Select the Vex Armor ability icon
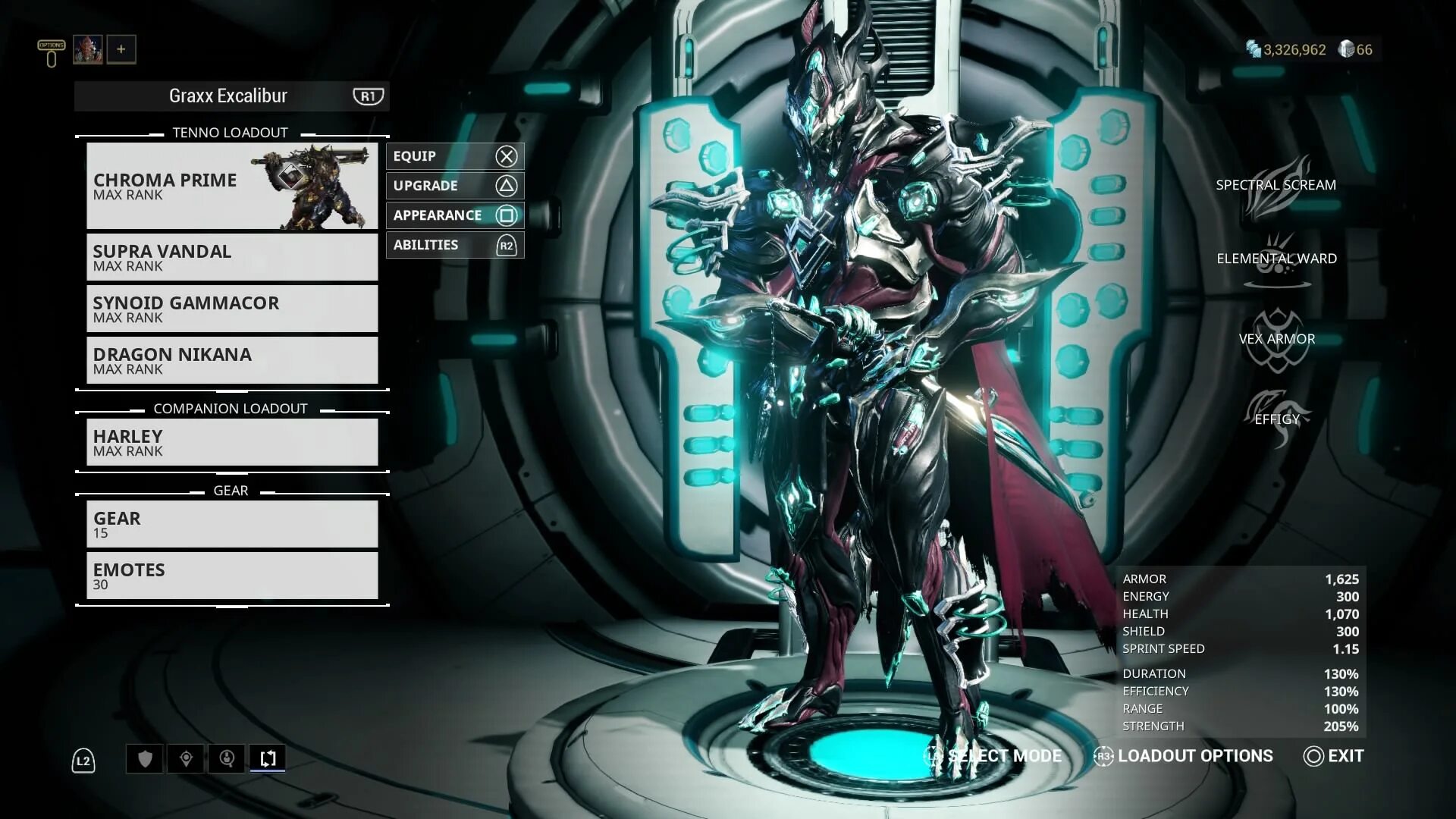 [1277, 340]
